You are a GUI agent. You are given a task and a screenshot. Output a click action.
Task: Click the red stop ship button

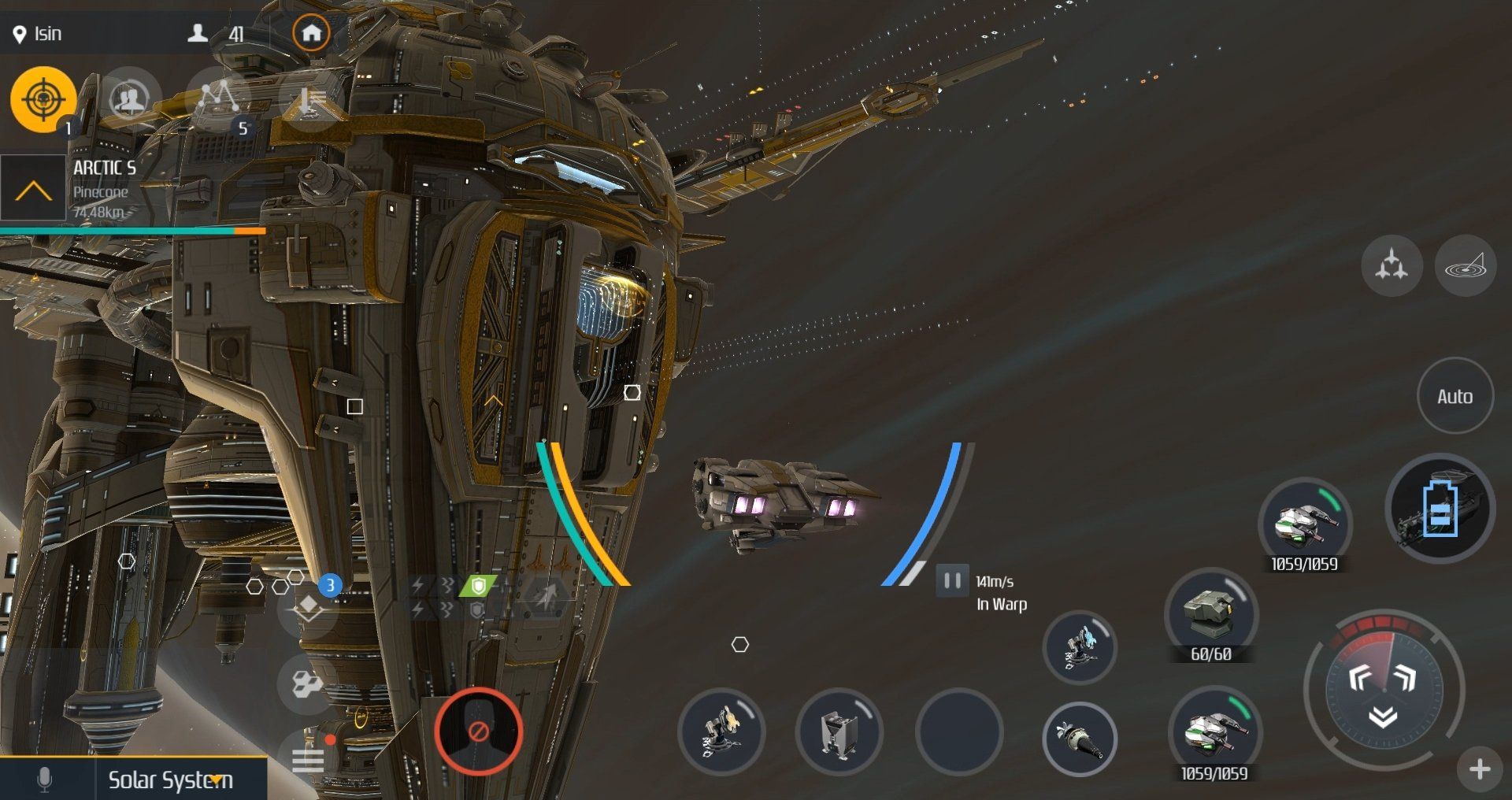pos(478,731)
